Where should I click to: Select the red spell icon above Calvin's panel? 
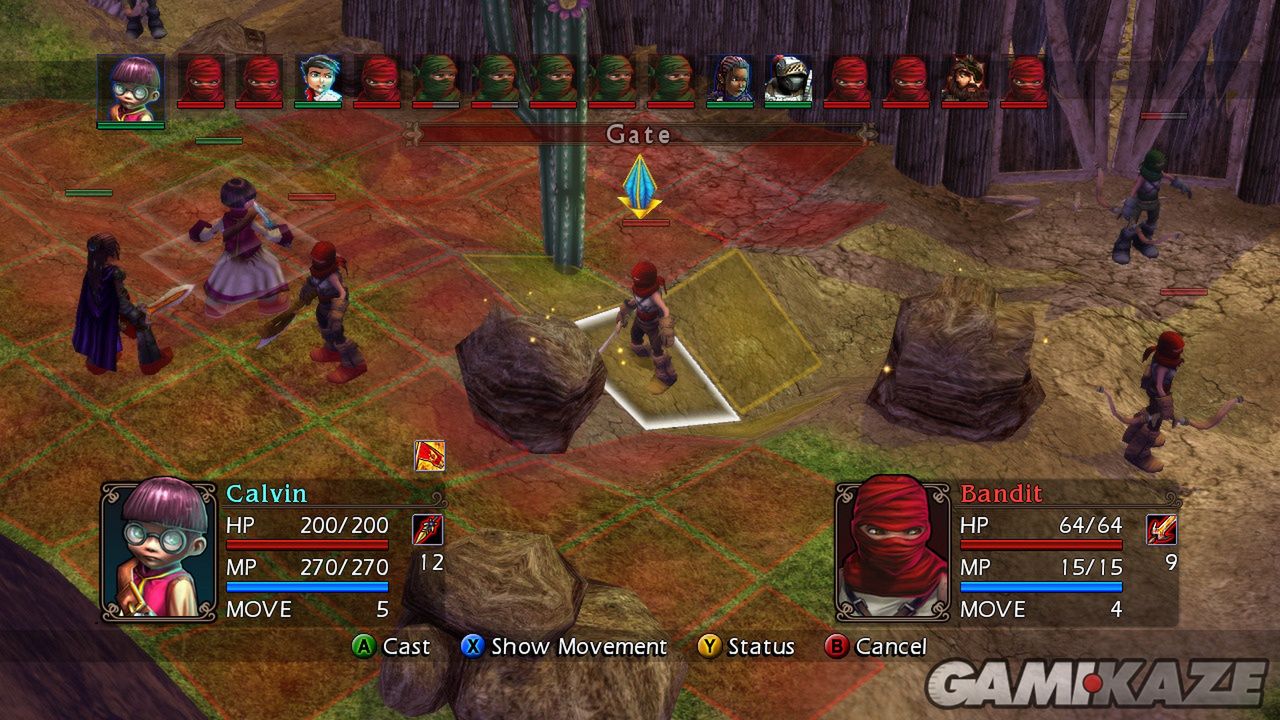(429, 456)
